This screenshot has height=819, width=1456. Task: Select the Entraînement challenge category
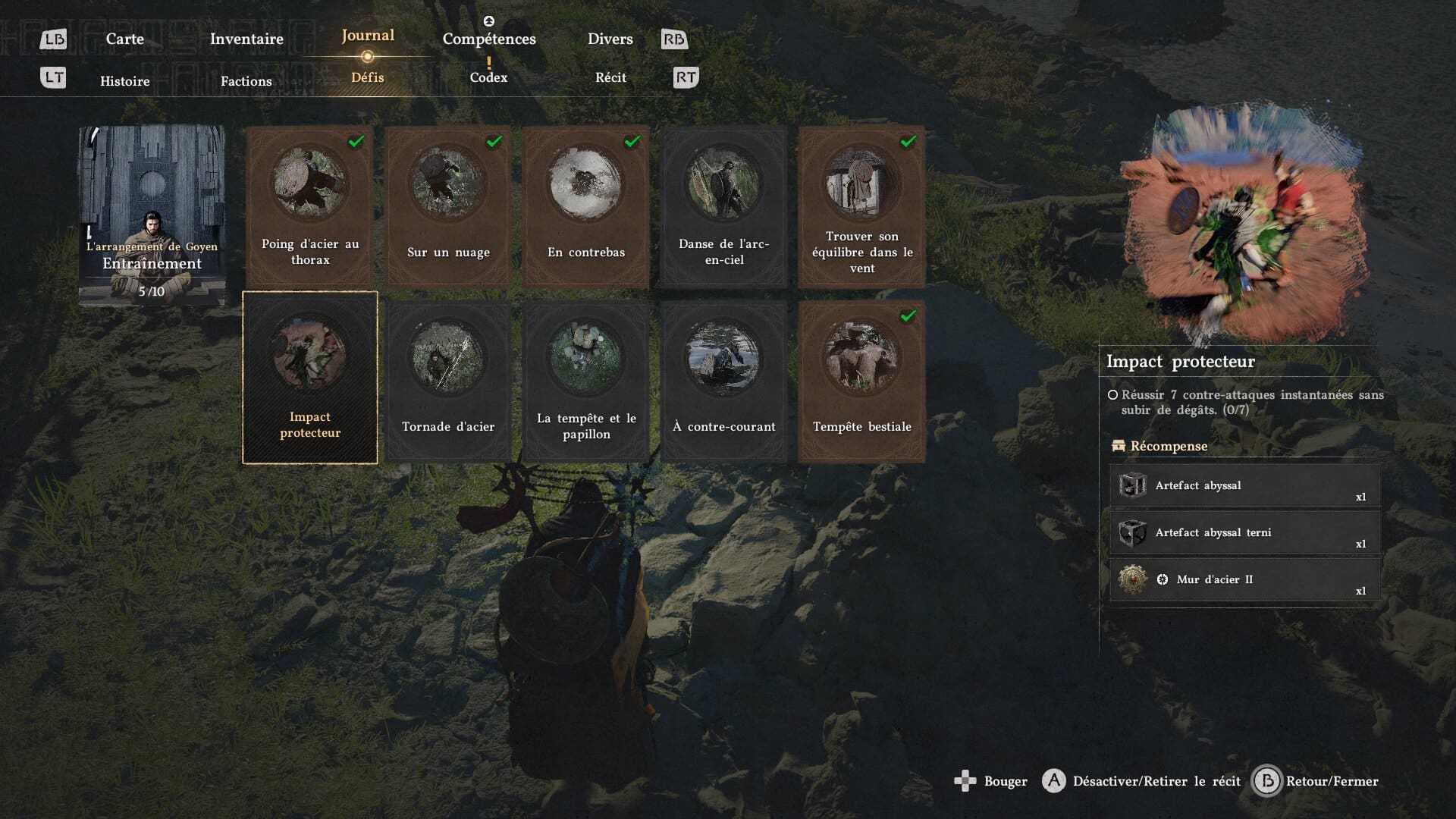pos(152,215)
